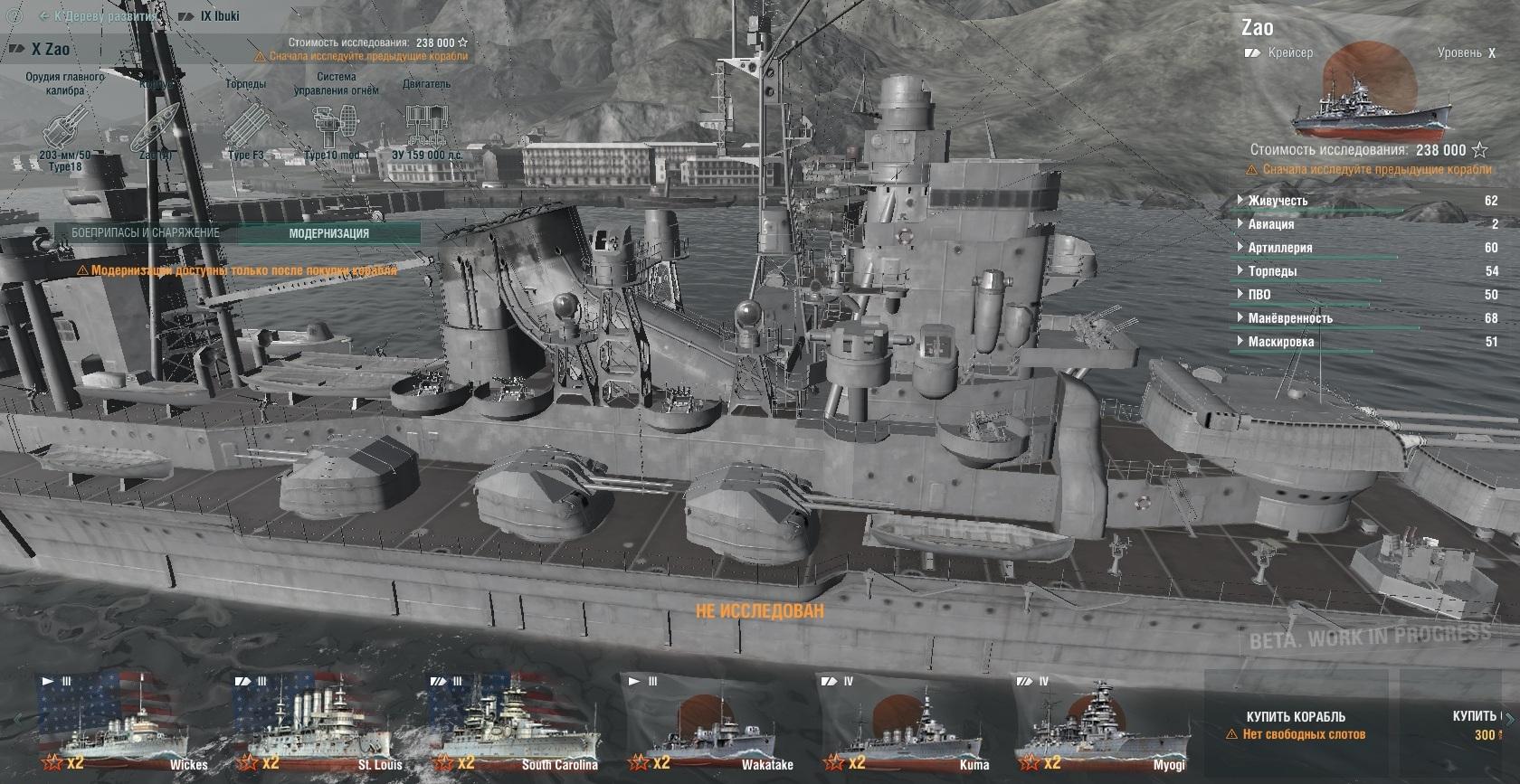Pick the Myogi ship card
Image resolution: width=1520 pixels, height=784 pixels.
1101,722
